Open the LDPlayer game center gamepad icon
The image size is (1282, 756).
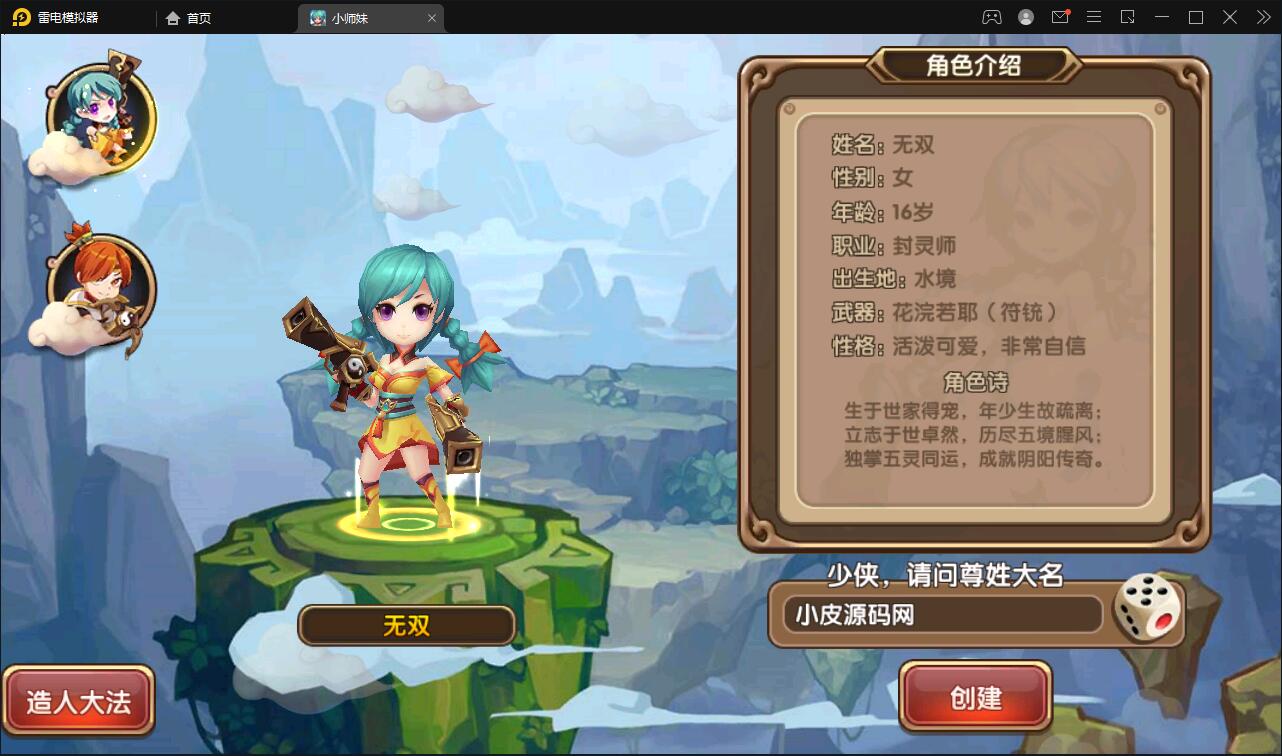993,17
